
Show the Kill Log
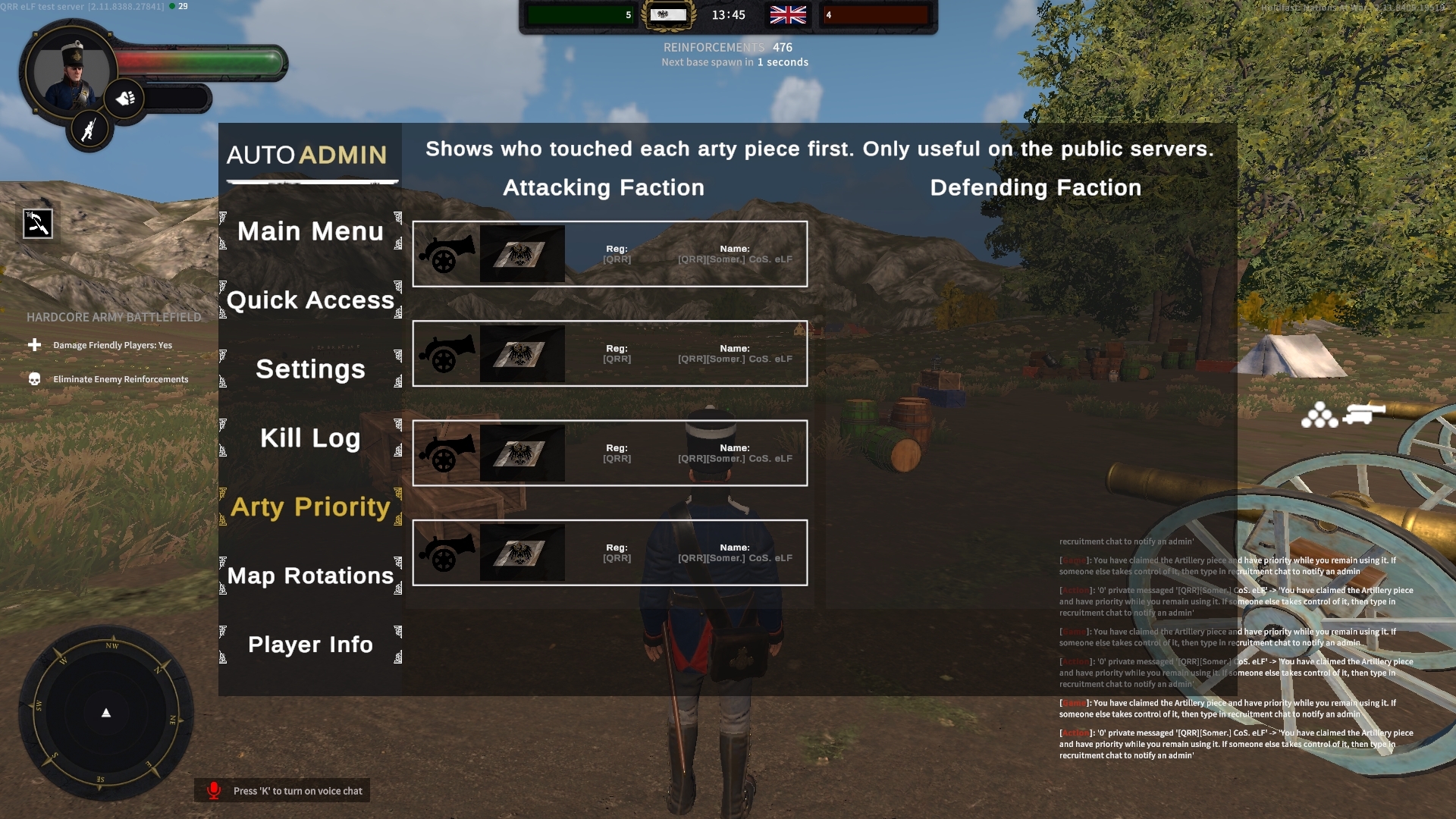[310, 438]
